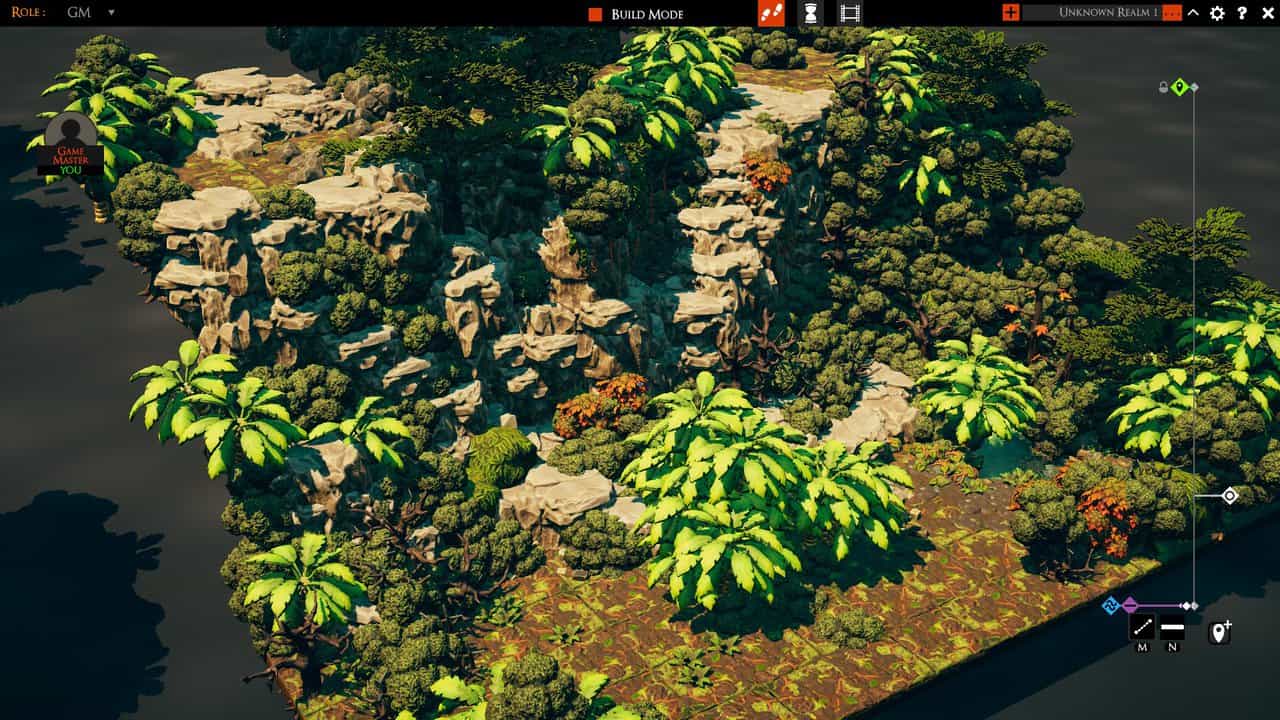
Task: Click the question mark help icon
Action: [1243, 13]
